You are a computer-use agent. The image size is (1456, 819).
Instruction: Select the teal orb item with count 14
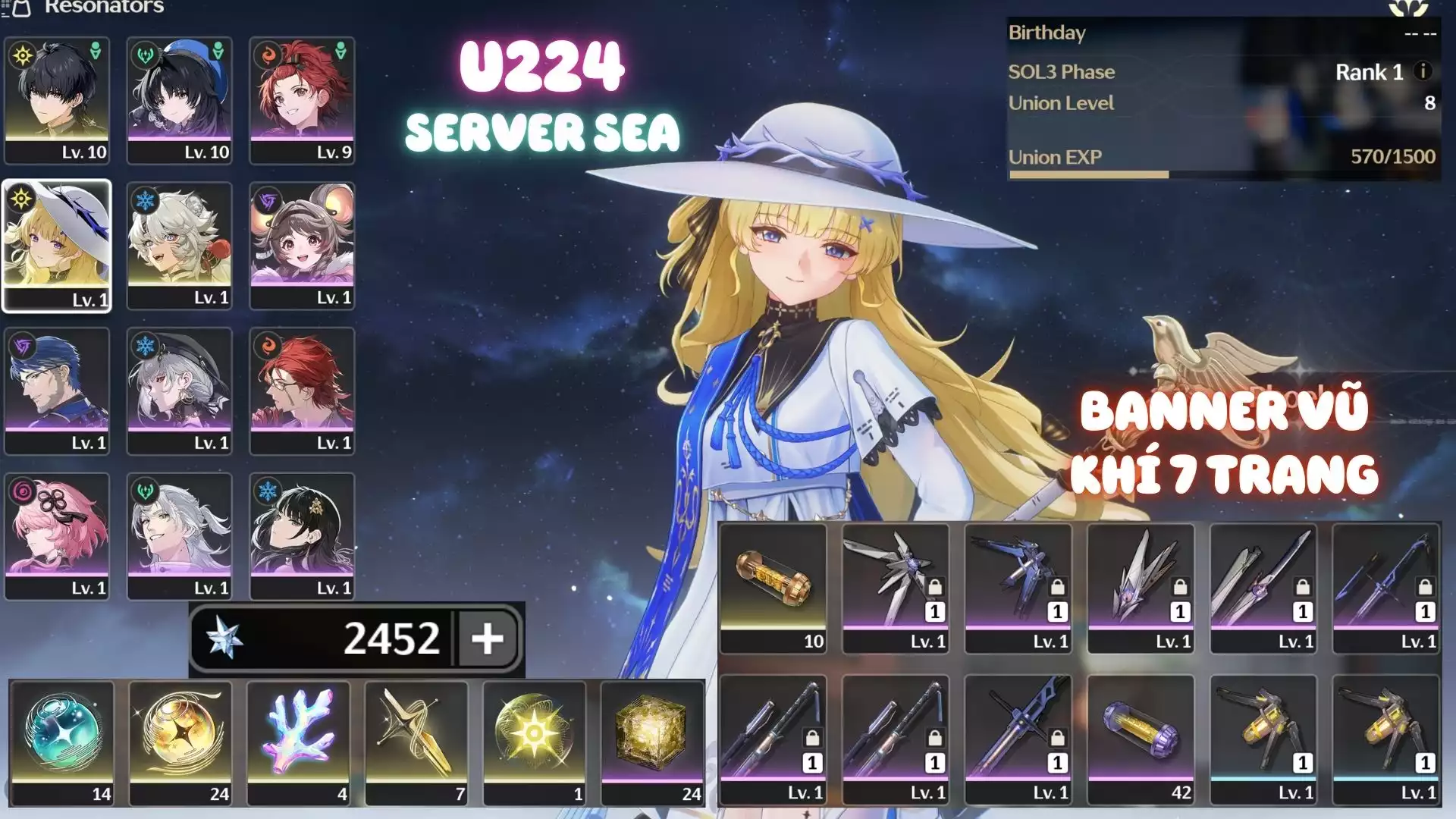(x=62, y=741)
